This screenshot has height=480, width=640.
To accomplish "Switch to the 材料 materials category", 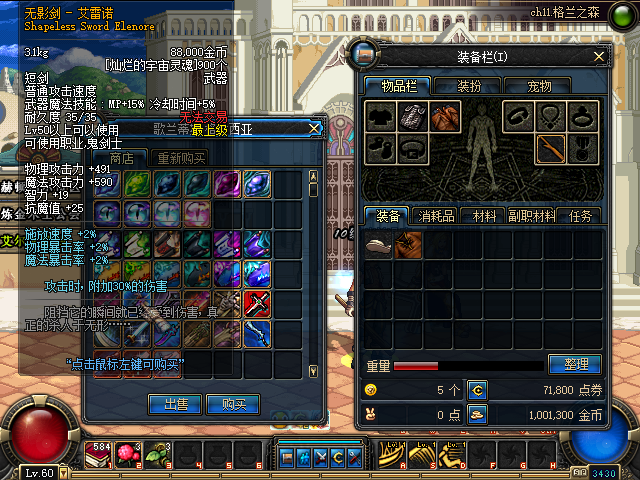I will pos(484,215).
